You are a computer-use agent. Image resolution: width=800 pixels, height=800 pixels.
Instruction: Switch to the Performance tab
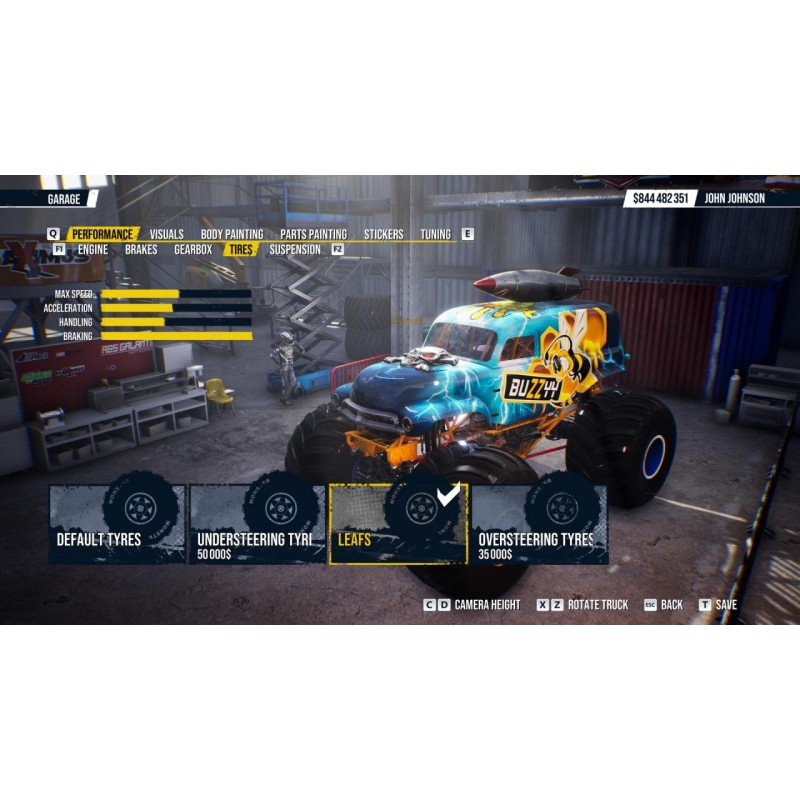(101, 234)
